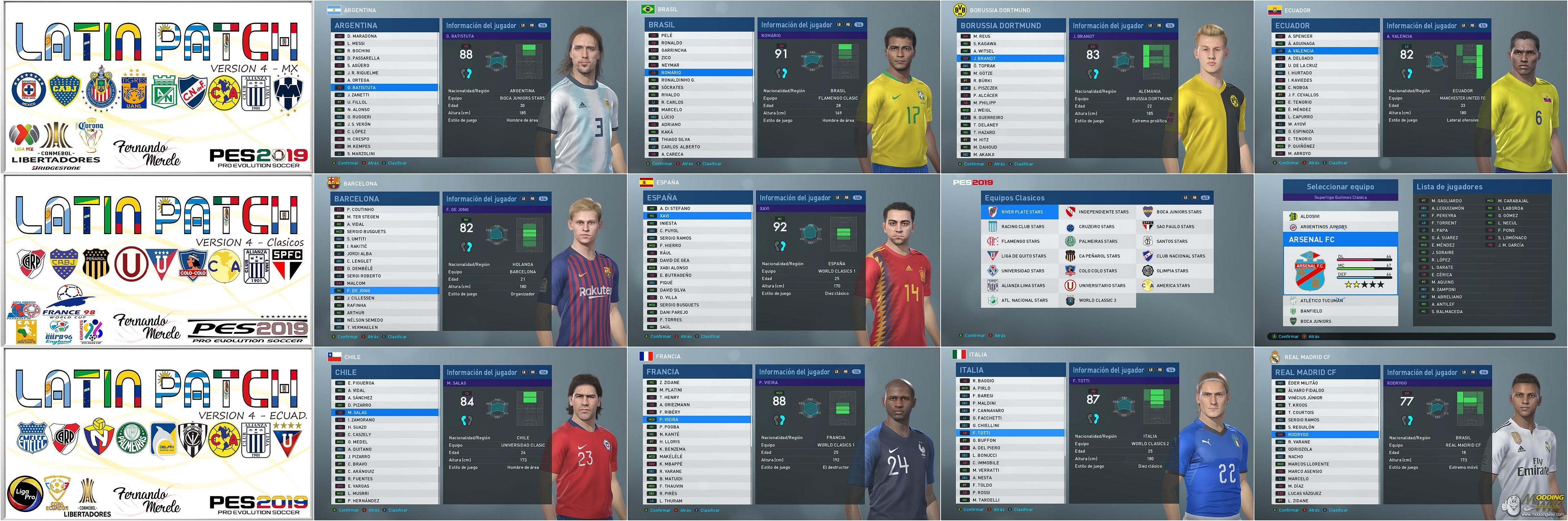Select E. Figueroa in the Chile list
Screen dimensions: 1568x521
click(x=361, y=383)
